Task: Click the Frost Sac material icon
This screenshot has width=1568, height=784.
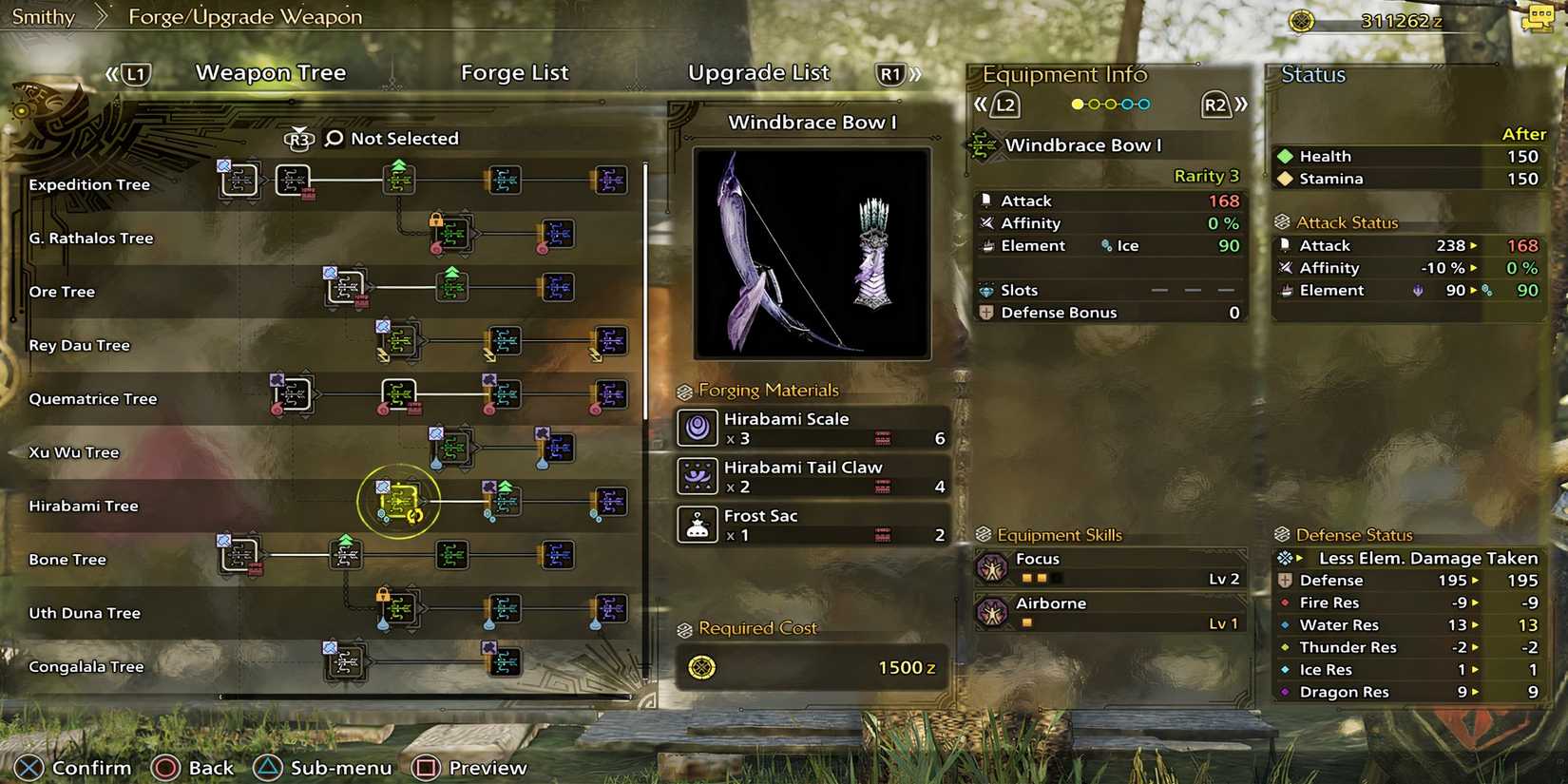Action: (698, 525)
